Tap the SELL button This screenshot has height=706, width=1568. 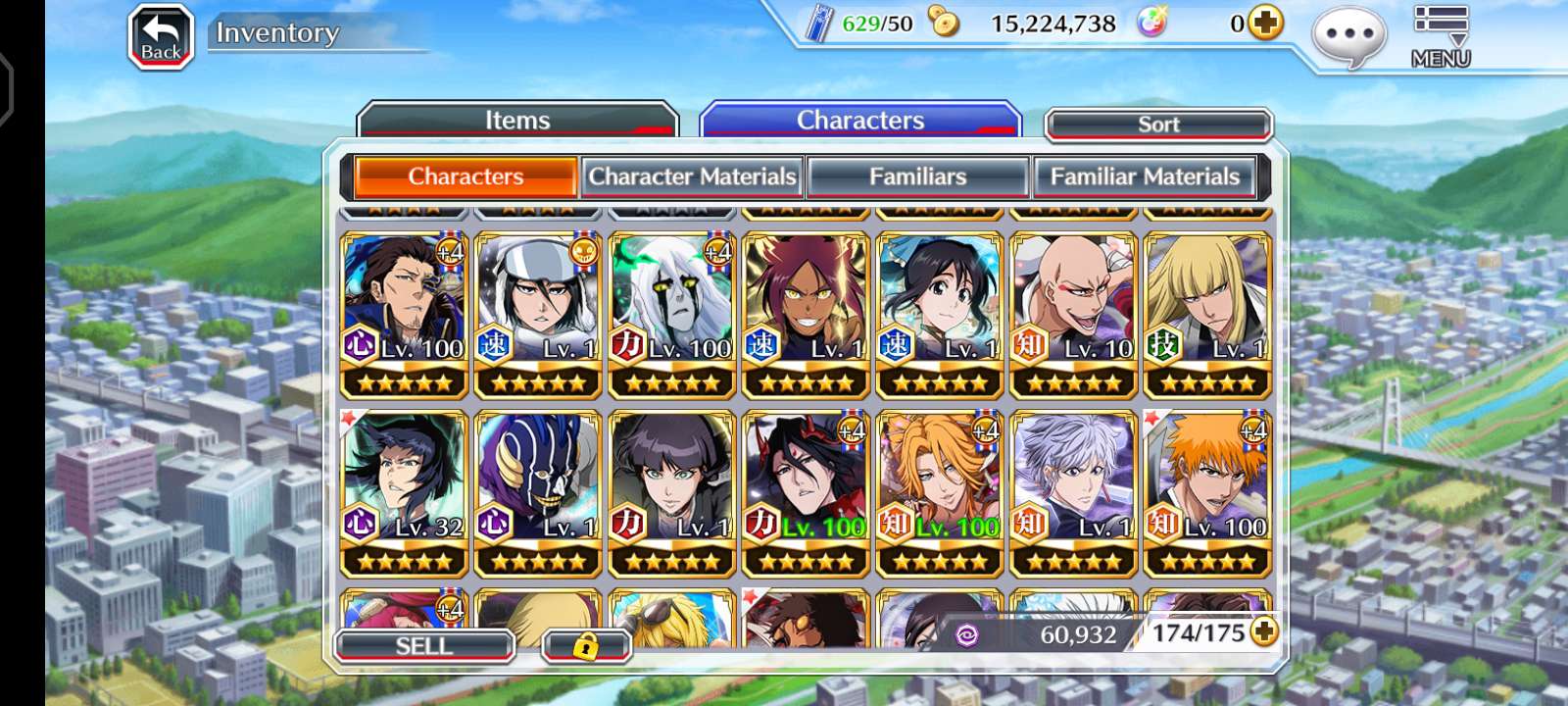coord(424,646)
